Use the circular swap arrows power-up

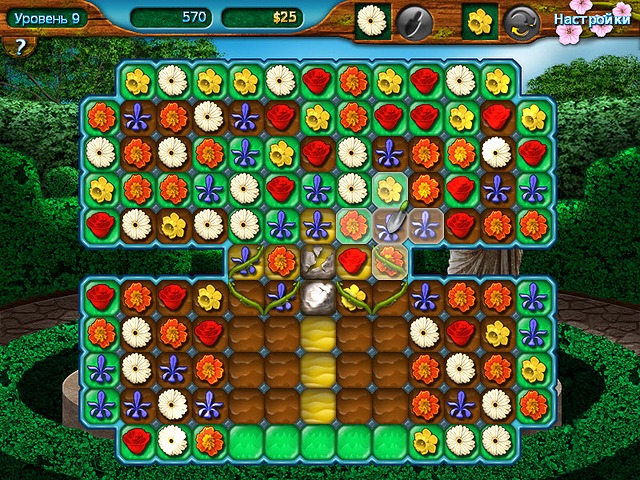click(520, 20)
